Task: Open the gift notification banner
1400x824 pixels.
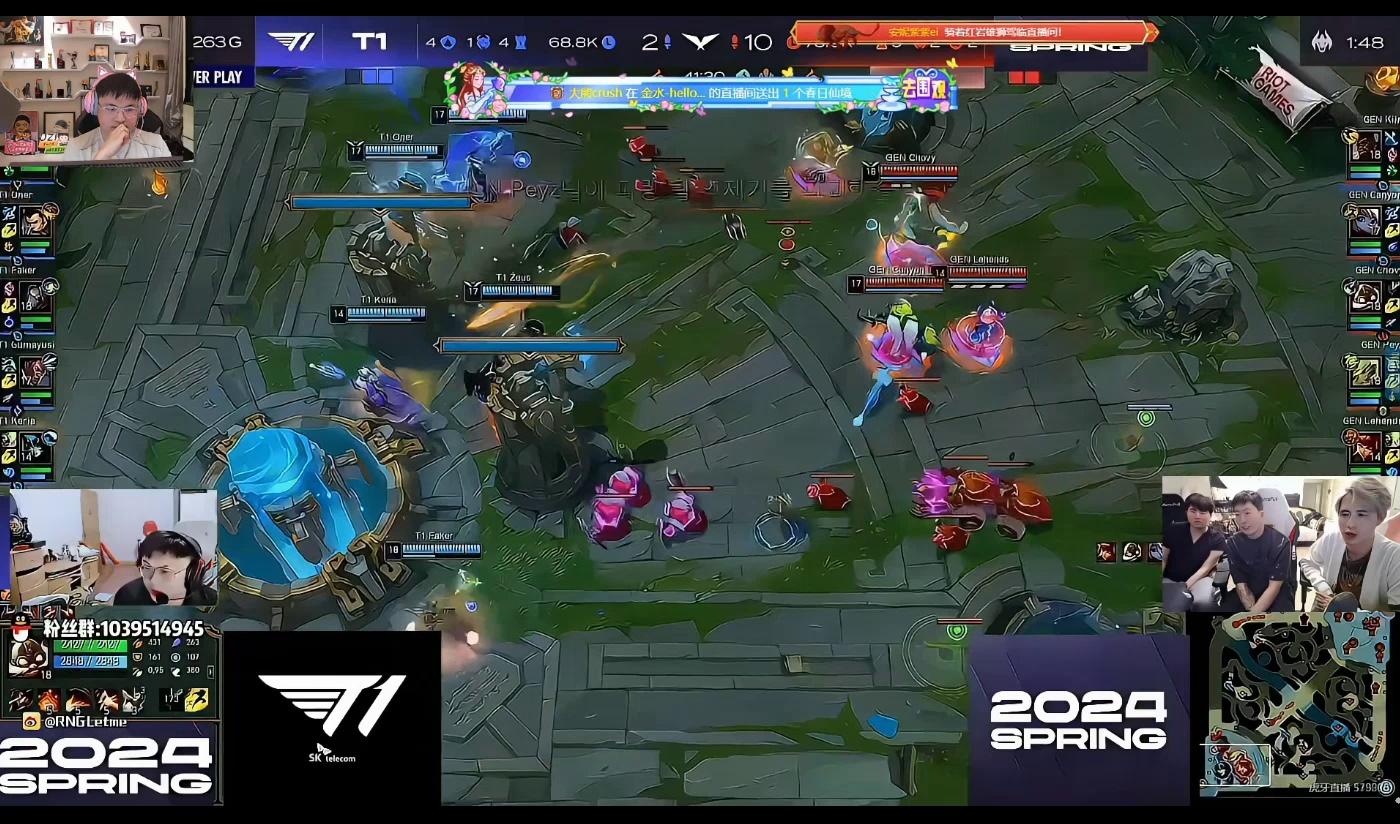Action: point(700,92)
